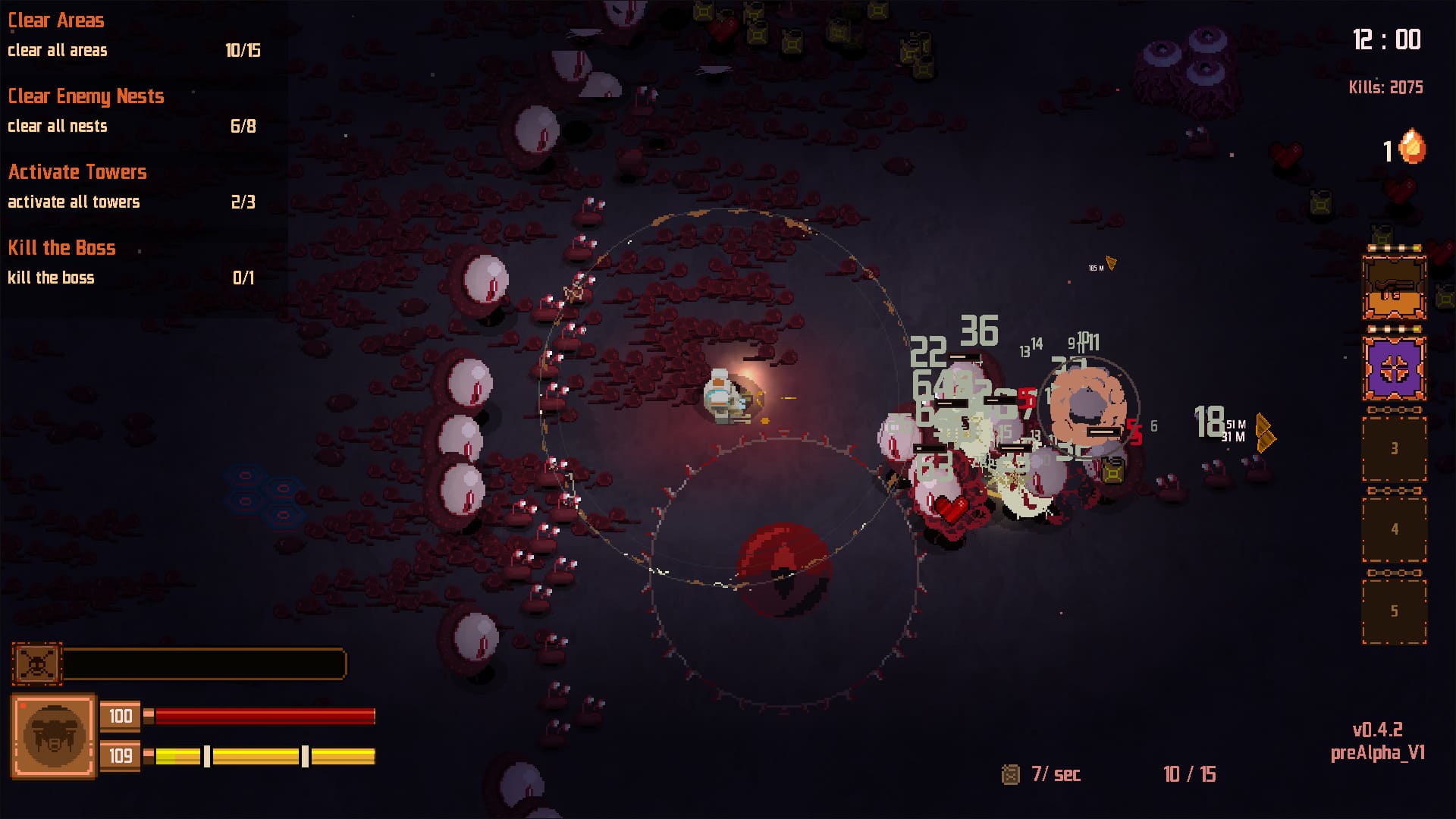This screenshot has height=819, width=1456.
Task: Click the skull and crossbones boss icon
Action: (x=36, y=664)
